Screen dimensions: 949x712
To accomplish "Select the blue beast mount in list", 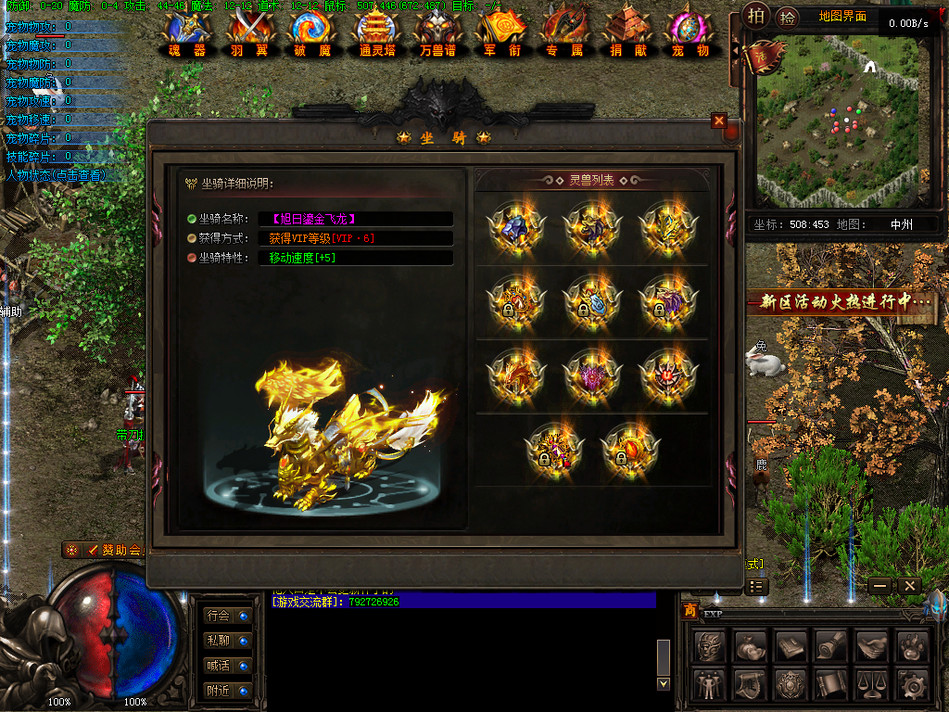I will pos(516,228).
